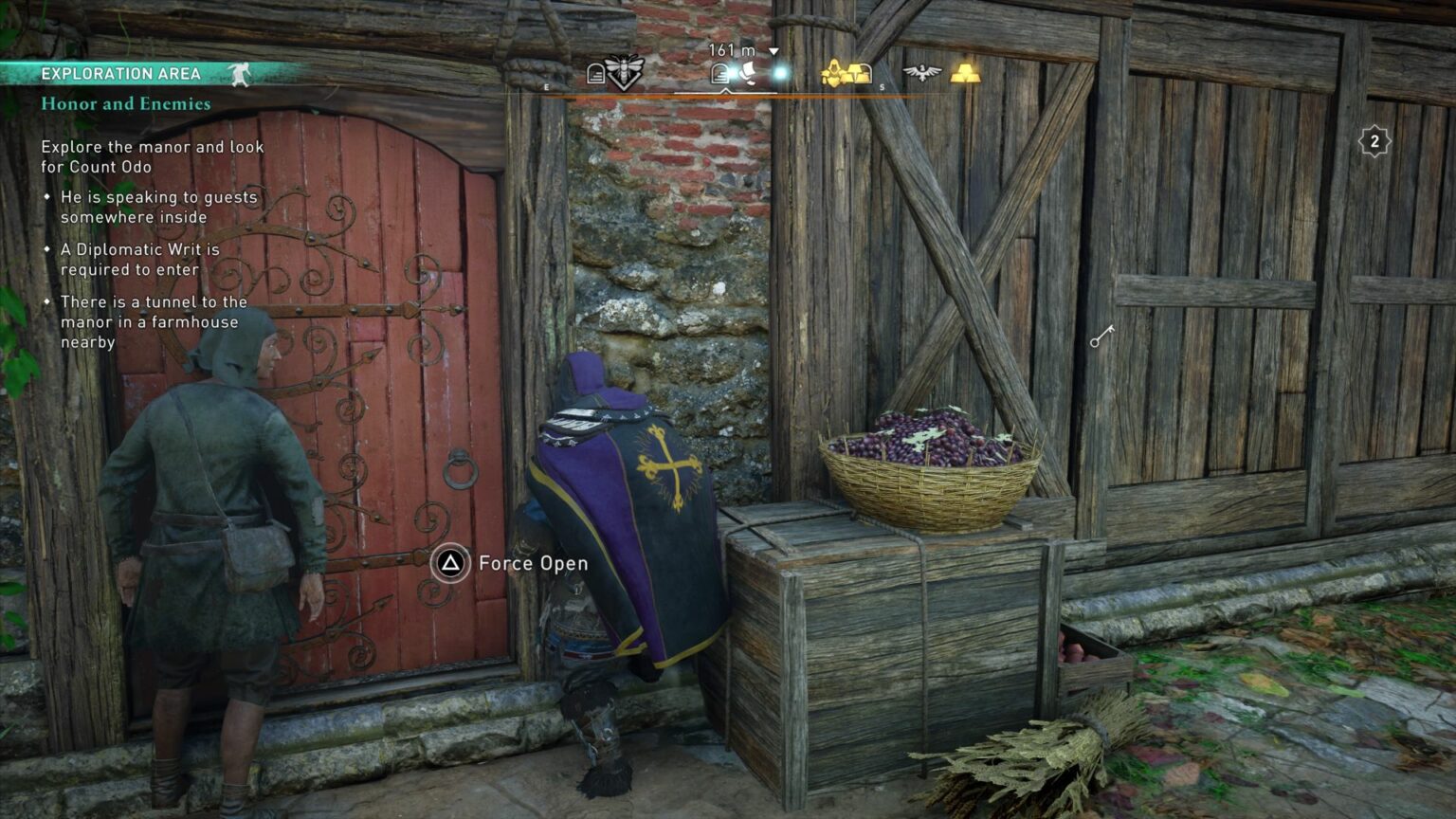
Task: Select the star badge numbered 2
Action: 1374,142
